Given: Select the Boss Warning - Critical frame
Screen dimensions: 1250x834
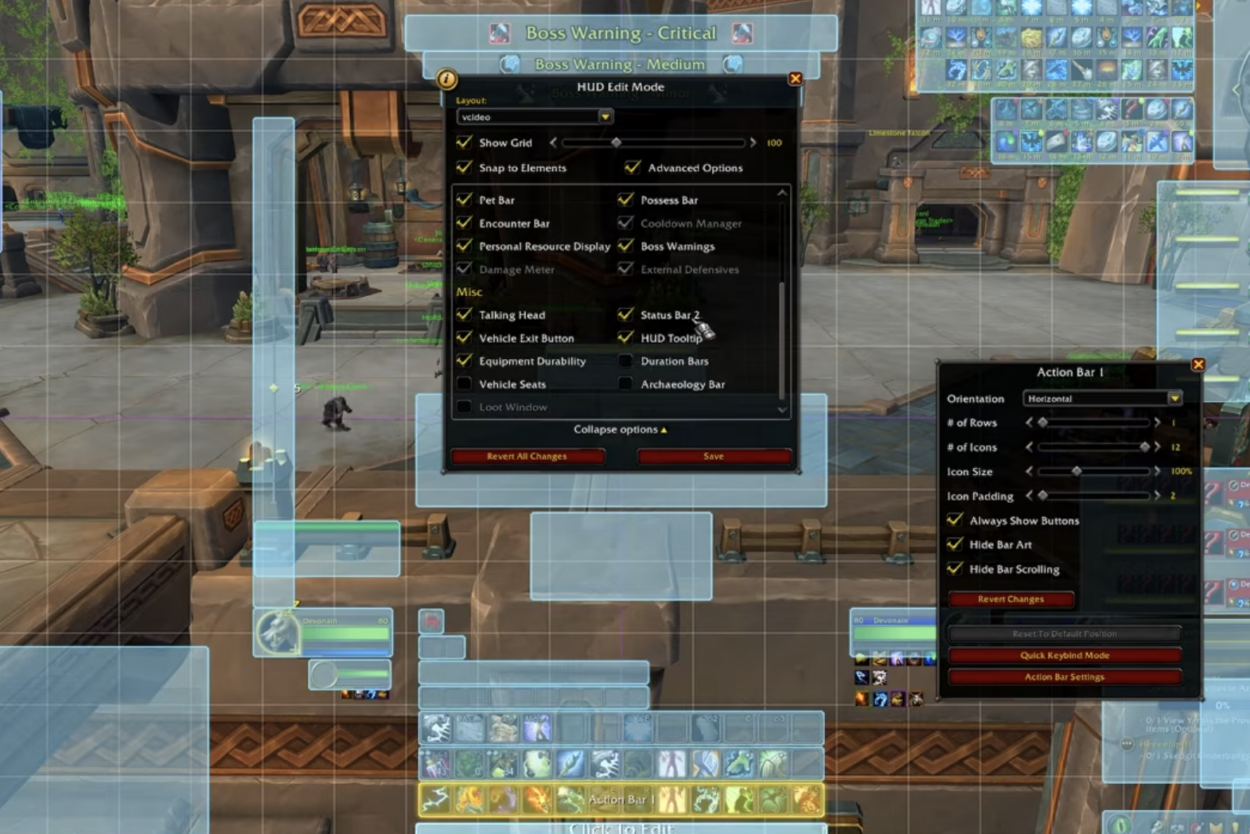Looking at the screenshot, I should pyautogui.click(x=620, y=33).
